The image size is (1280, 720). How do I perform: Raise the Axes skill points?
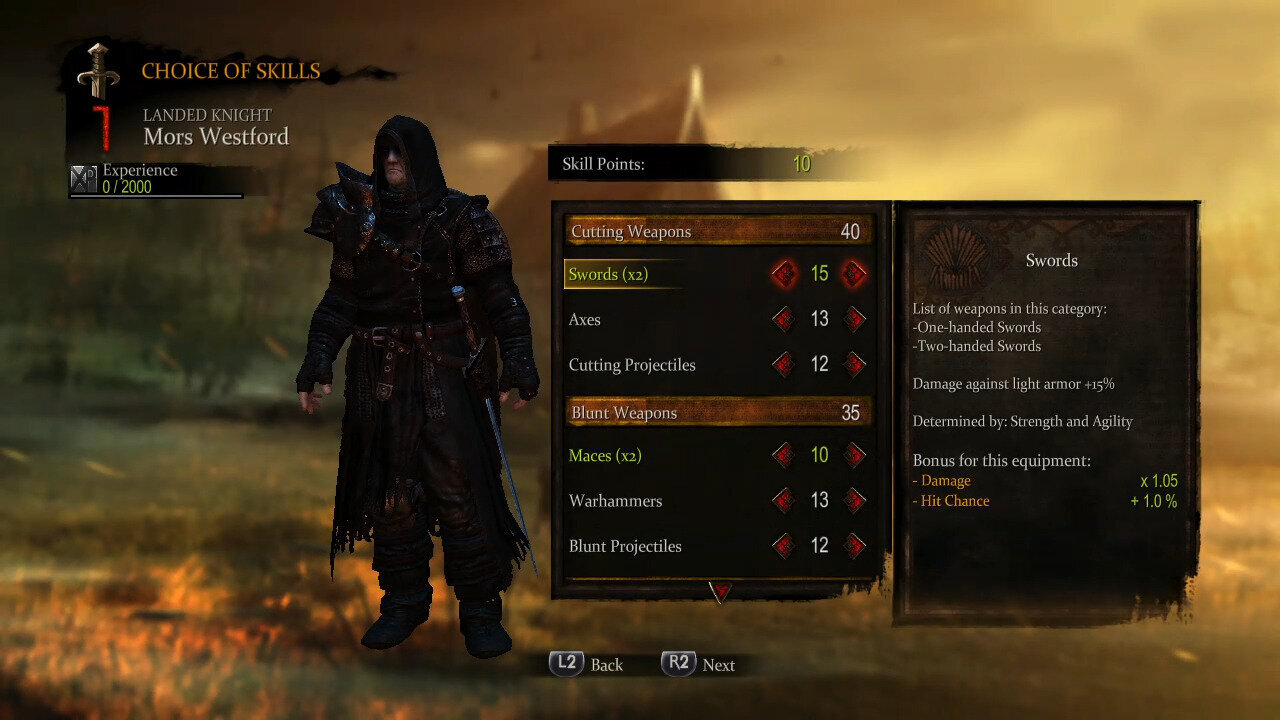click(854, 320)
